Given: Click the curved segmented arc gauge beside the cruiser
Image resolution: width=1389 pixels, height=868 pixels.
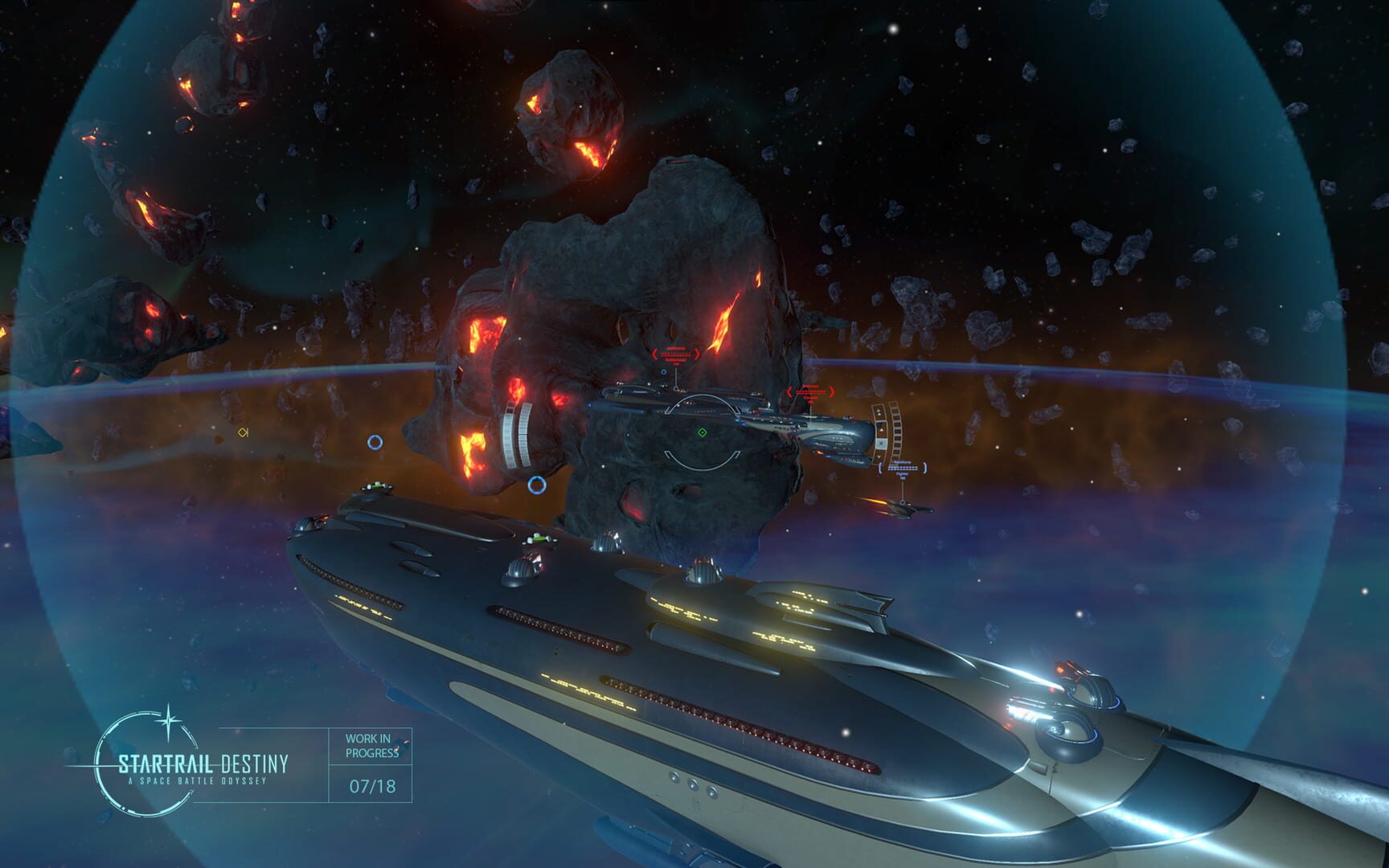Looking at the screenshot, I should click(x=895, y=432).
